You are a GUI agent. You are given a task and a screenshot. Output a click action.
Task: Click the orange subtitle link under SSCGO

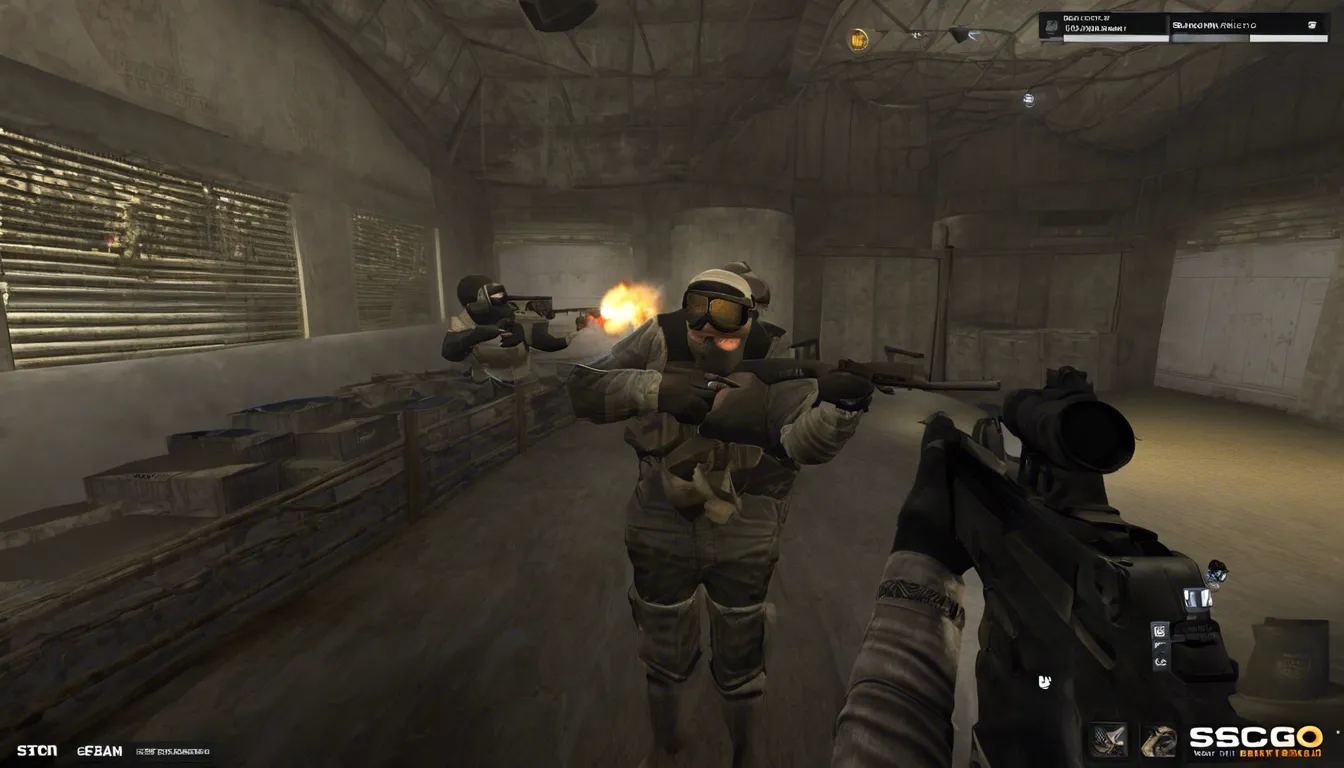click(x=1283, y=753)
